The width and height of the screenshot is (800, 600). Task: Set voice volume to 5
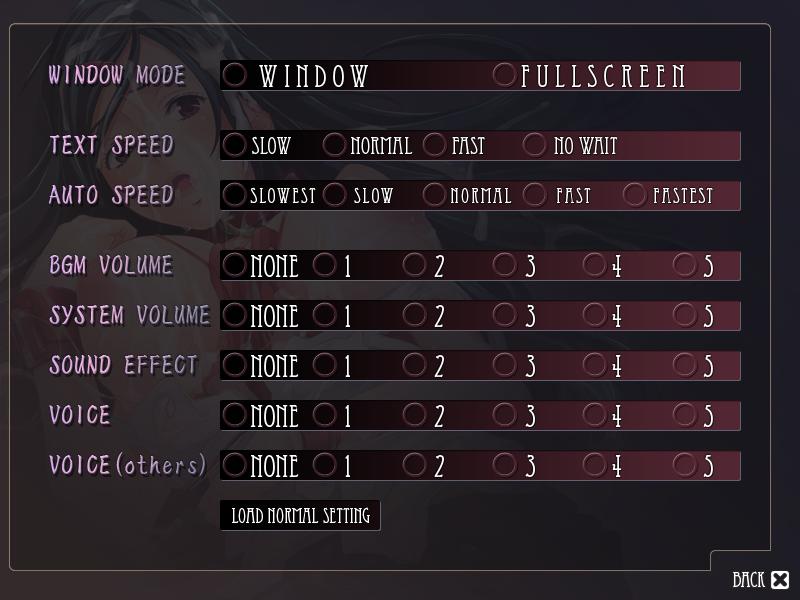[x=685, y=415]
